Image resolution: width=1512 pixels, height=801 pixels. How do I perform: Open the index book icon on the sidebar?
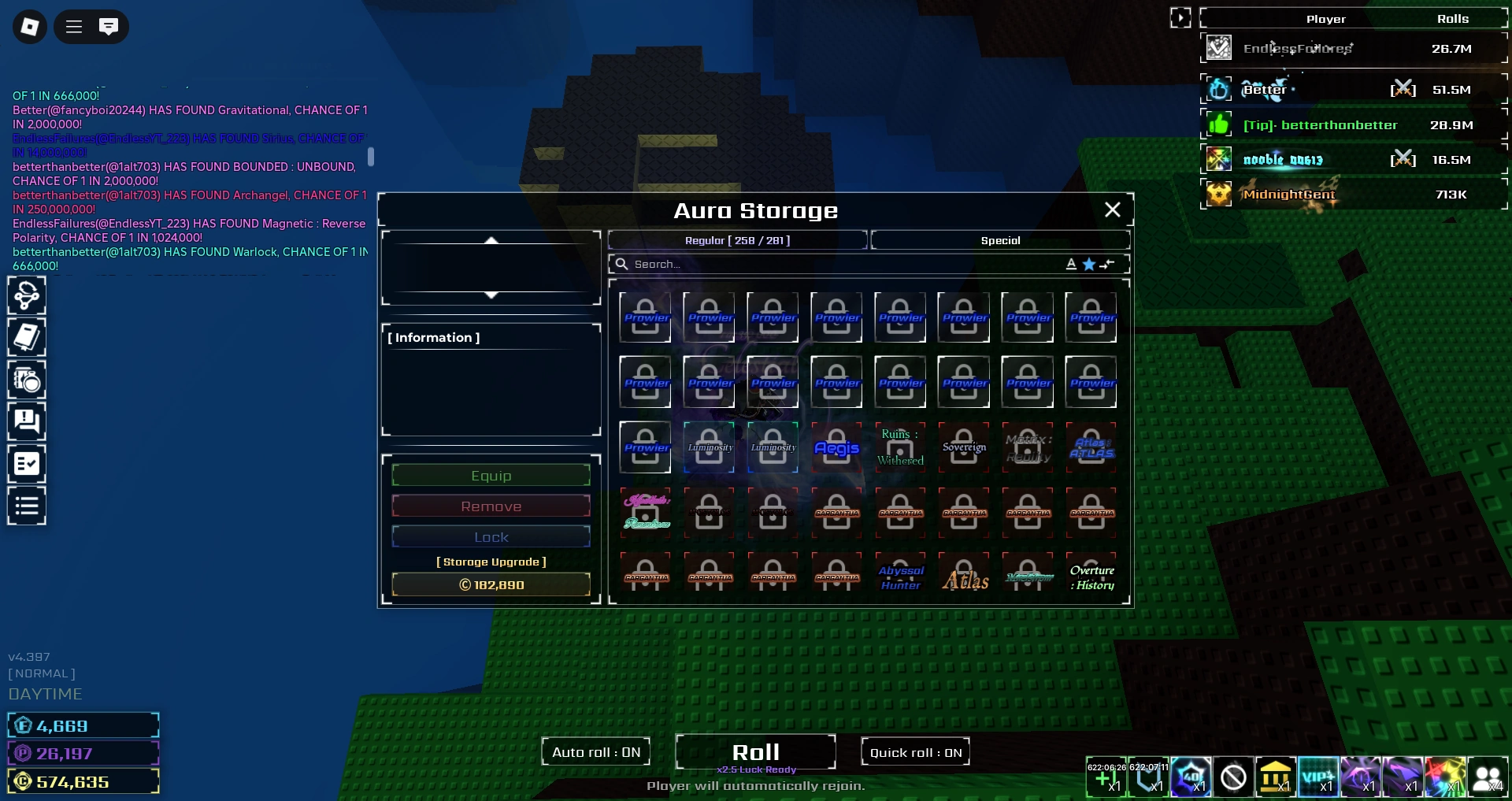27,338
